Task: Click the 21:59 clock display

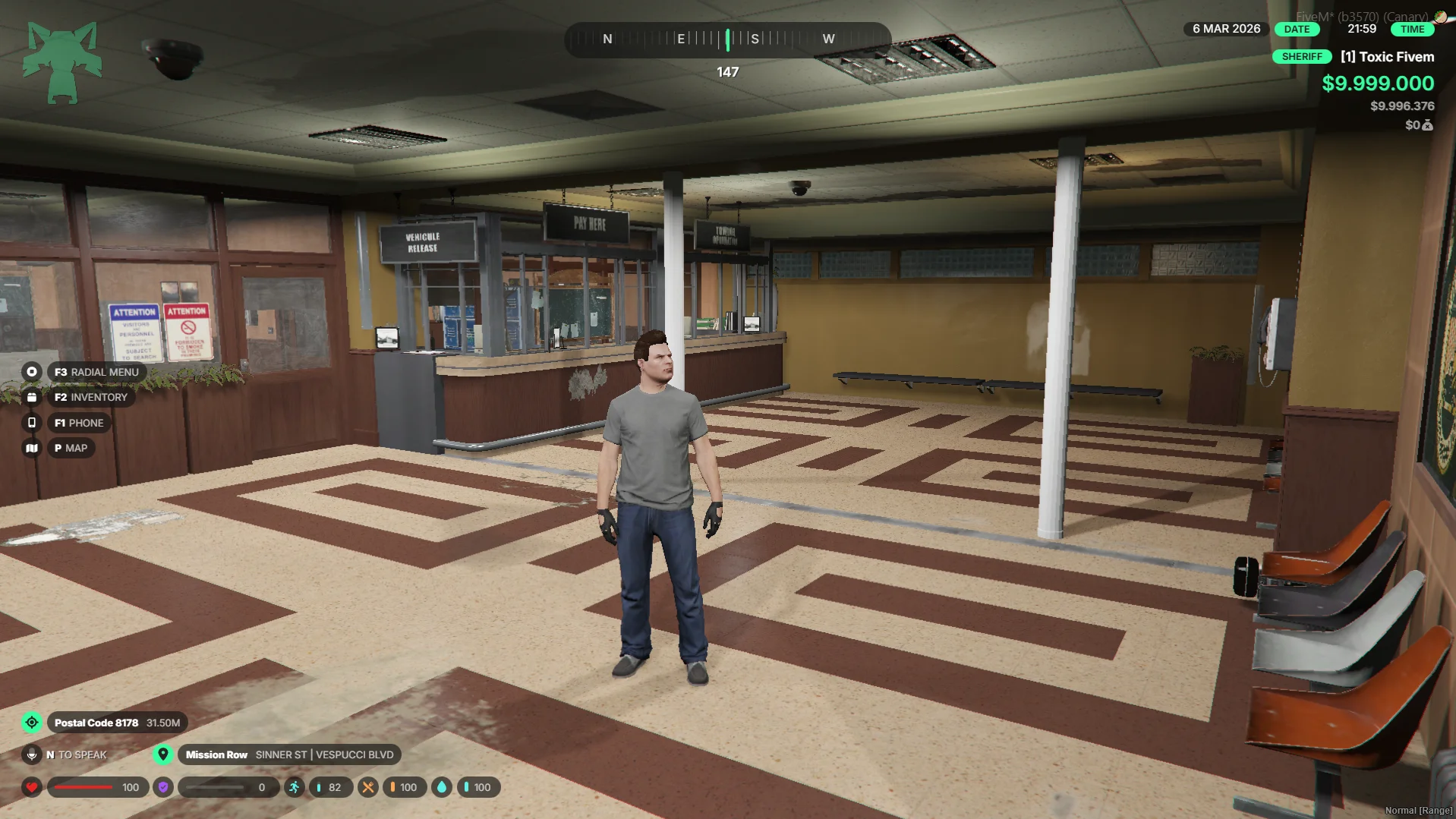Action: click(x=1363, y=29)
